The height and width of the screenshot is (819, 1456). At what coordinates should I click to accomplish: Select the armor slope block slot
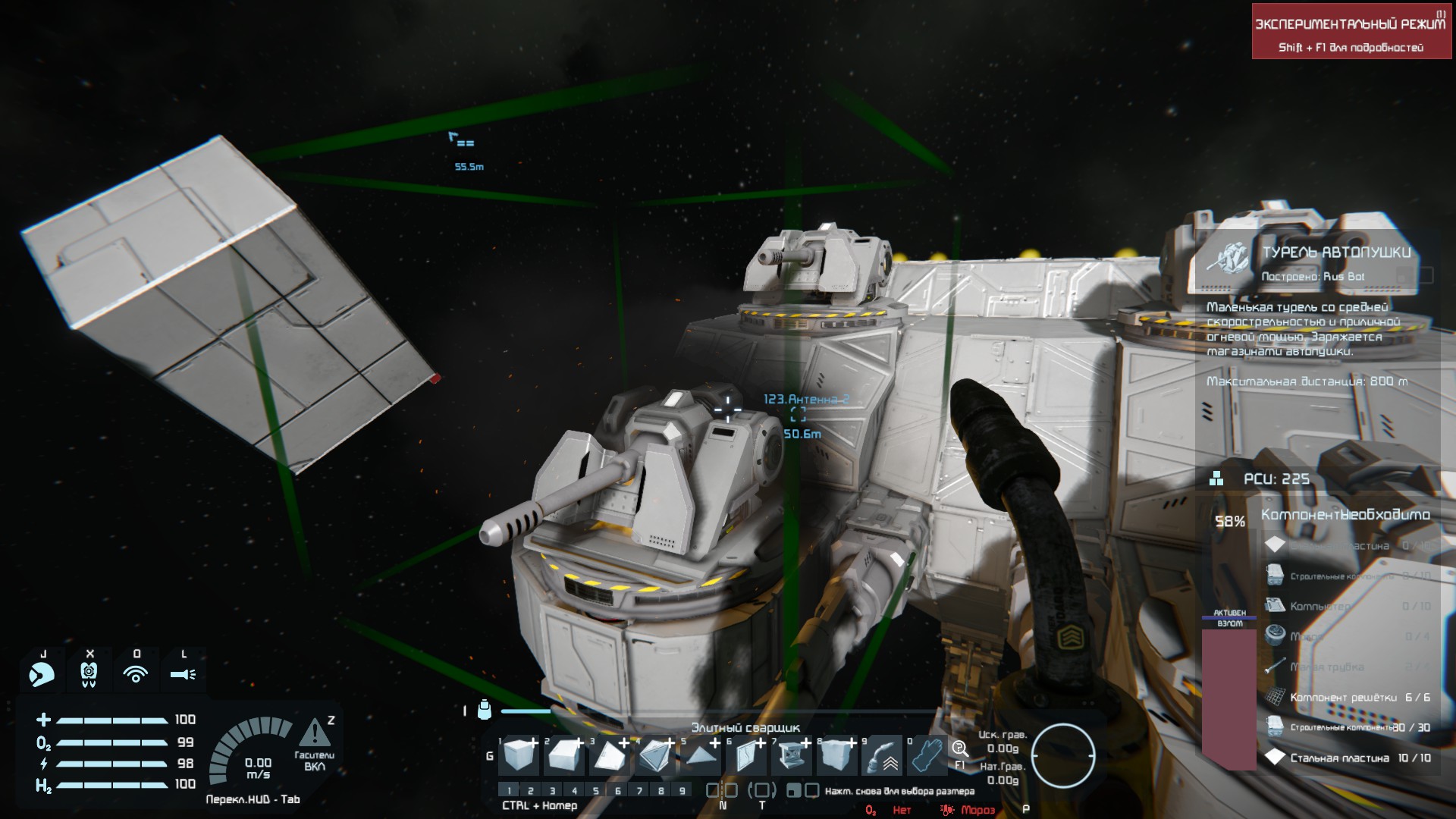(565, 755)
